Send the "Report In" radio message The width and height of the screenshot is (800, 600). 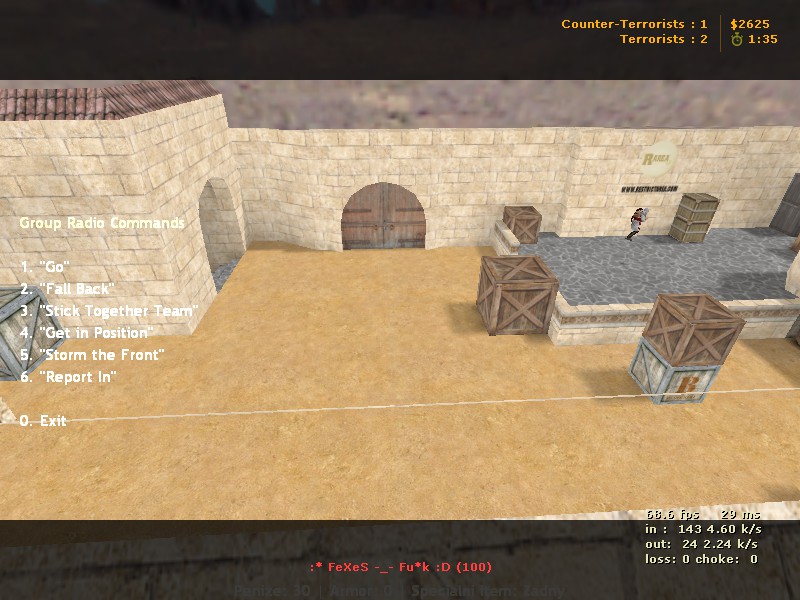click(x=69, y=377)
